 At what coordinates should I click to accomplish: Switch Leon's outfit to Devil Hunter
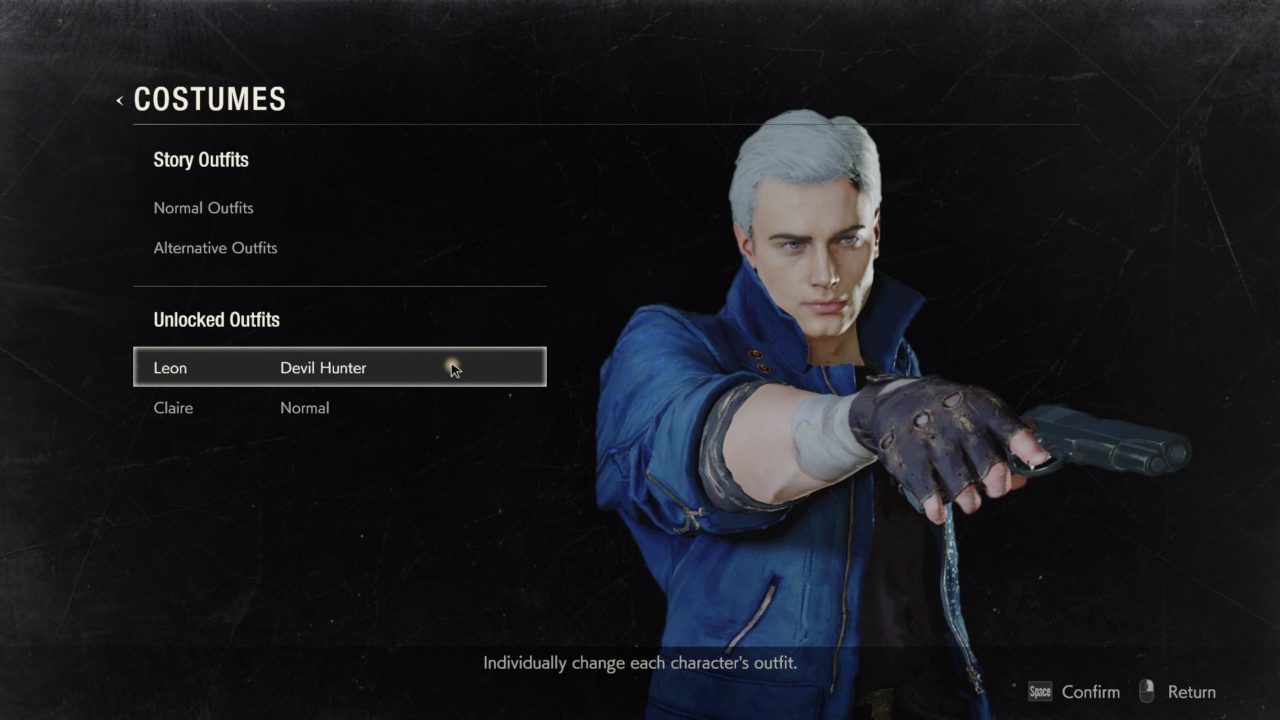323,367
